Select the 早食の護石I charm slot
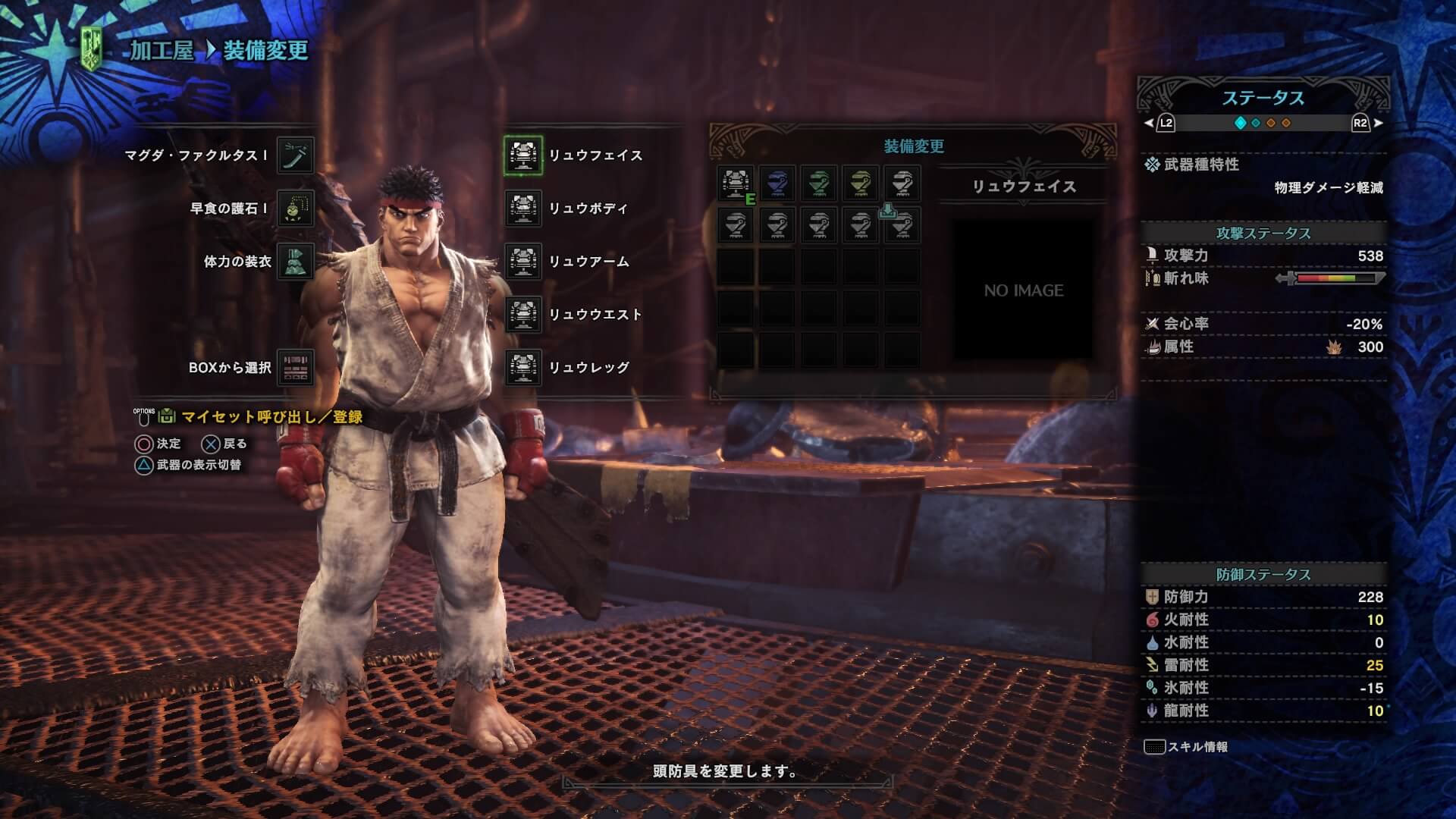Screen dimensions: 1456x819 pyautogui.click(x=295, y=209)
